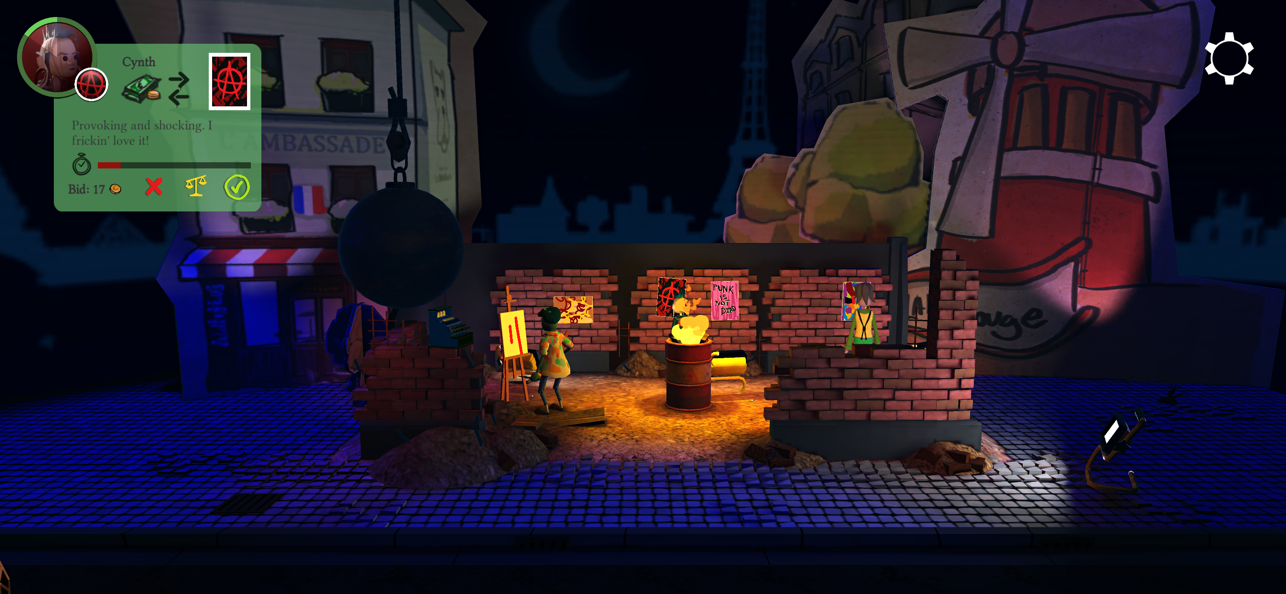Select Cynth's customer portrait
This screenshot has height=594, width=1286.
pos(56,56)
